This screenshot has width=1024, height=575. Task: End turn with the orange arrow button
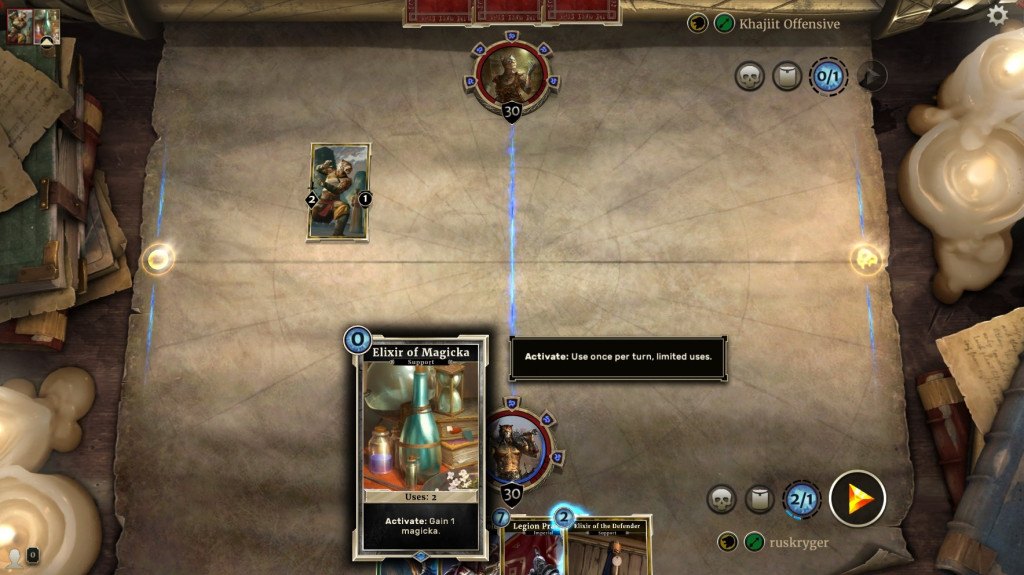coord(857,498)
